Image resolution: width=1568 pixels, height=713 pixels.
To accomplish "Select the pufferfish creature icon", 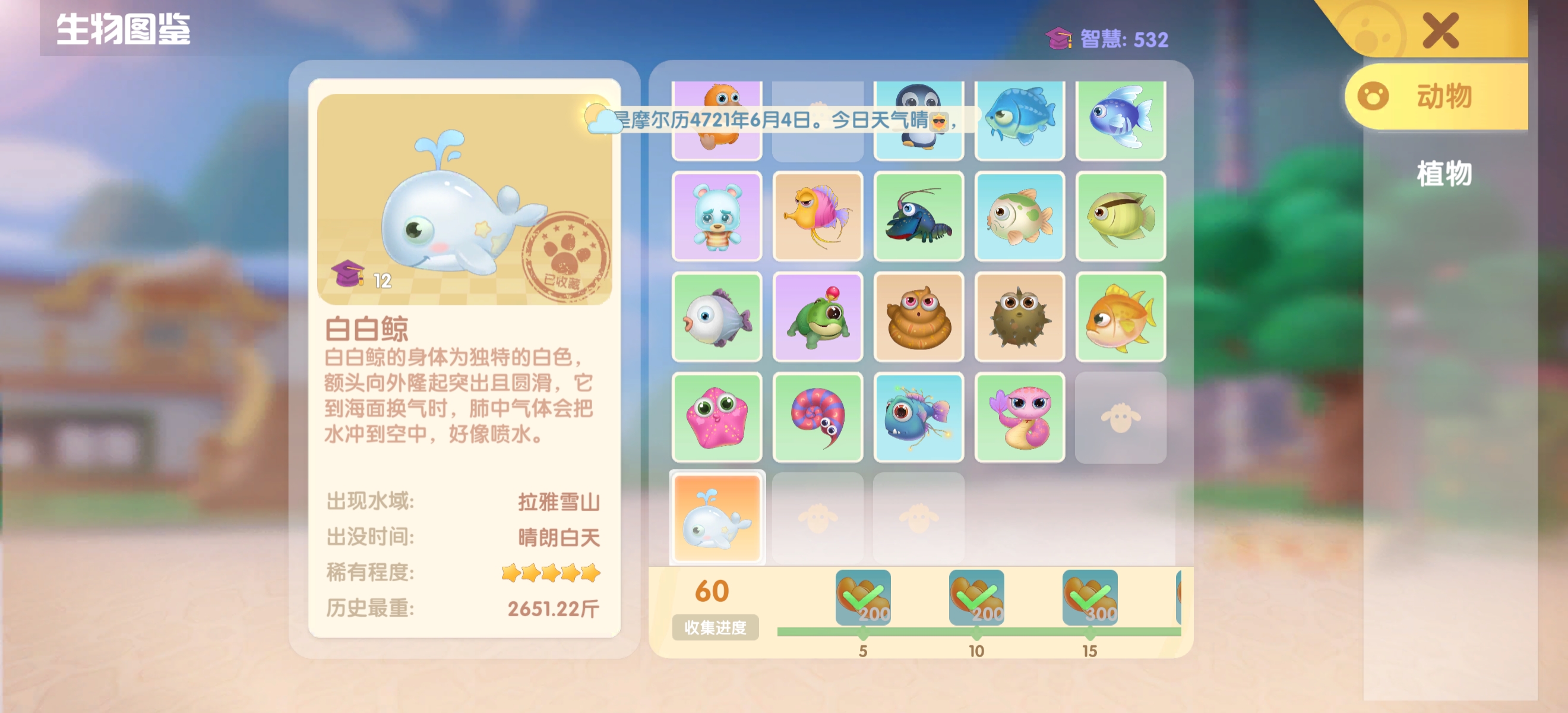I will point(1020,316).
